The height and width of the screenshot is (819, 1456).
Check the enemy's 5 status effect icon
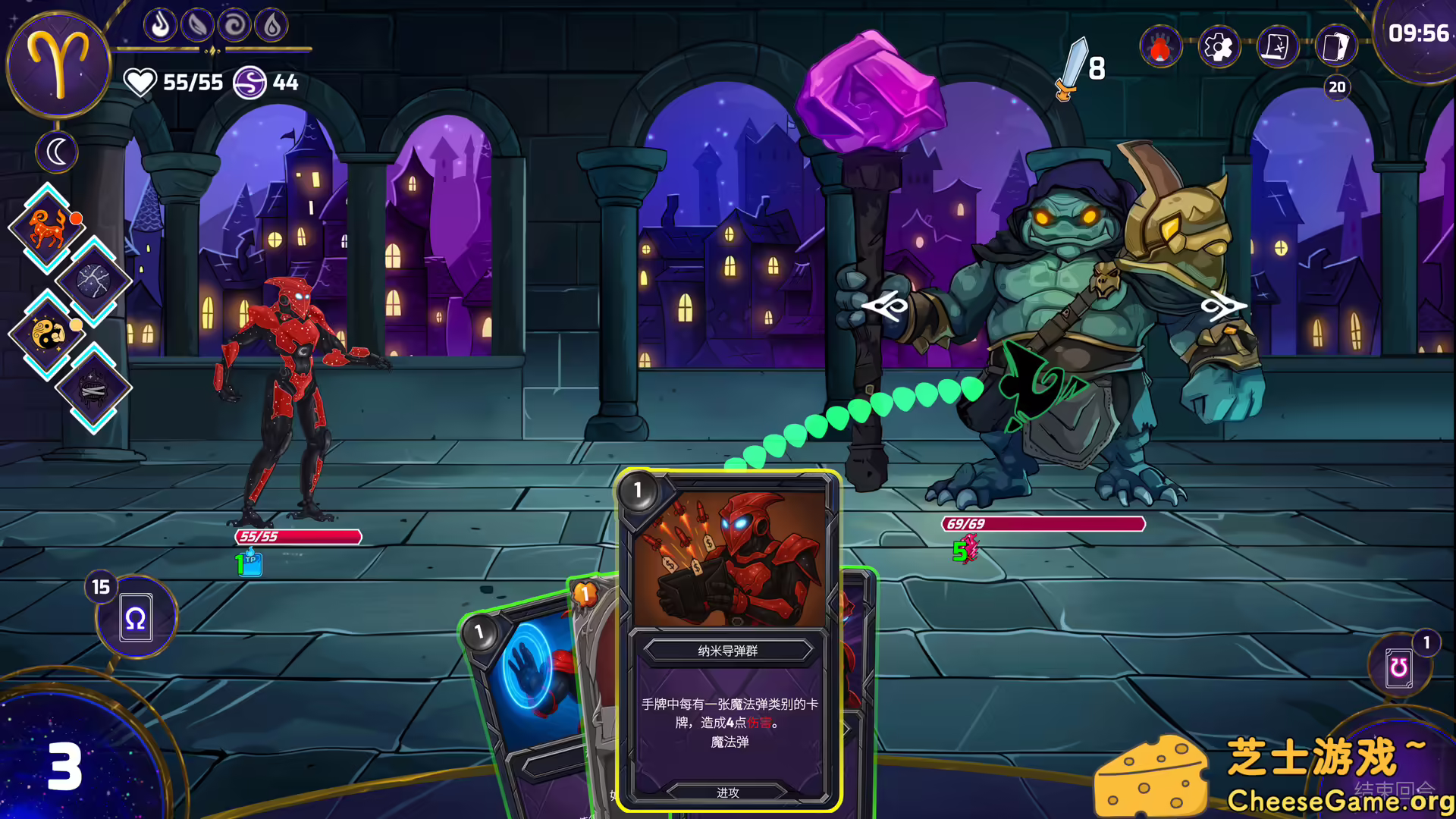tap(965, 550)
